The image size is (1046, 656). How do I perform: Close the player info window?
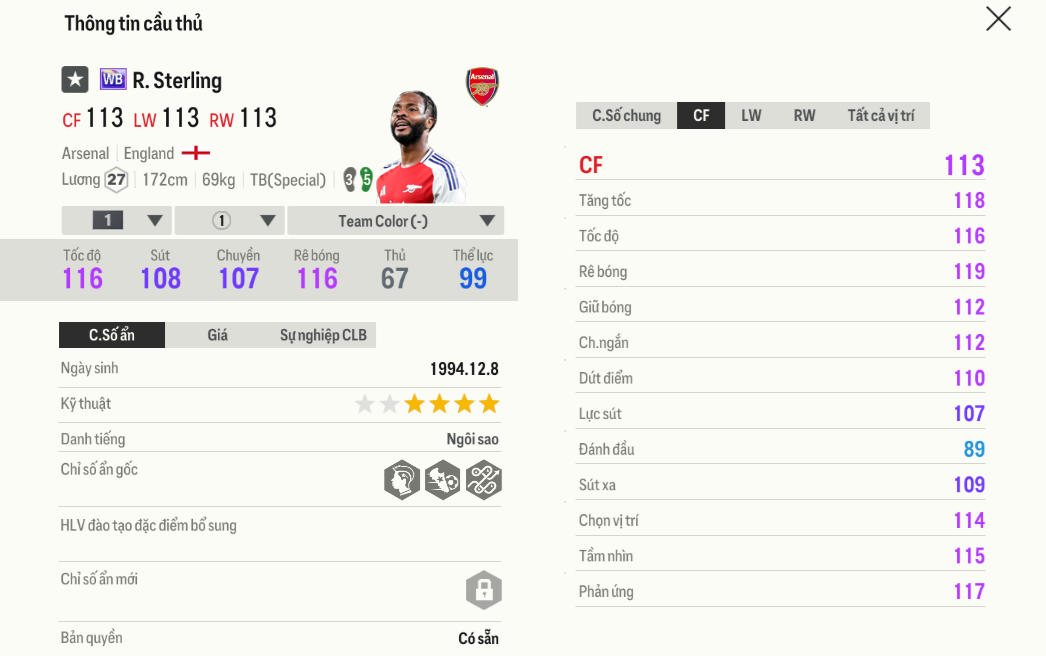pos(998,19)
